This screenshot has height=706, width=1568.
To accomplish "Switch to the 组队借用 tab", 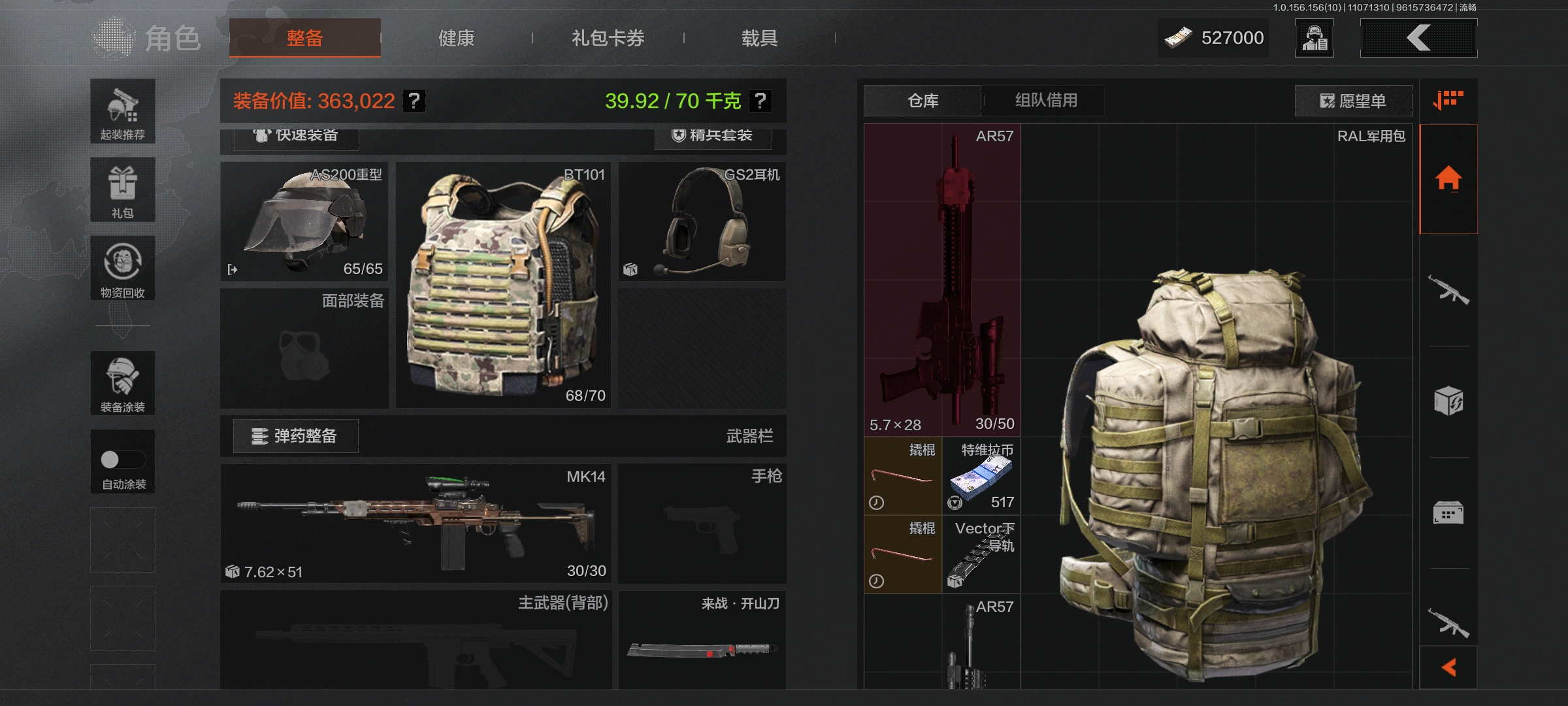I will tap(1045, 101).
